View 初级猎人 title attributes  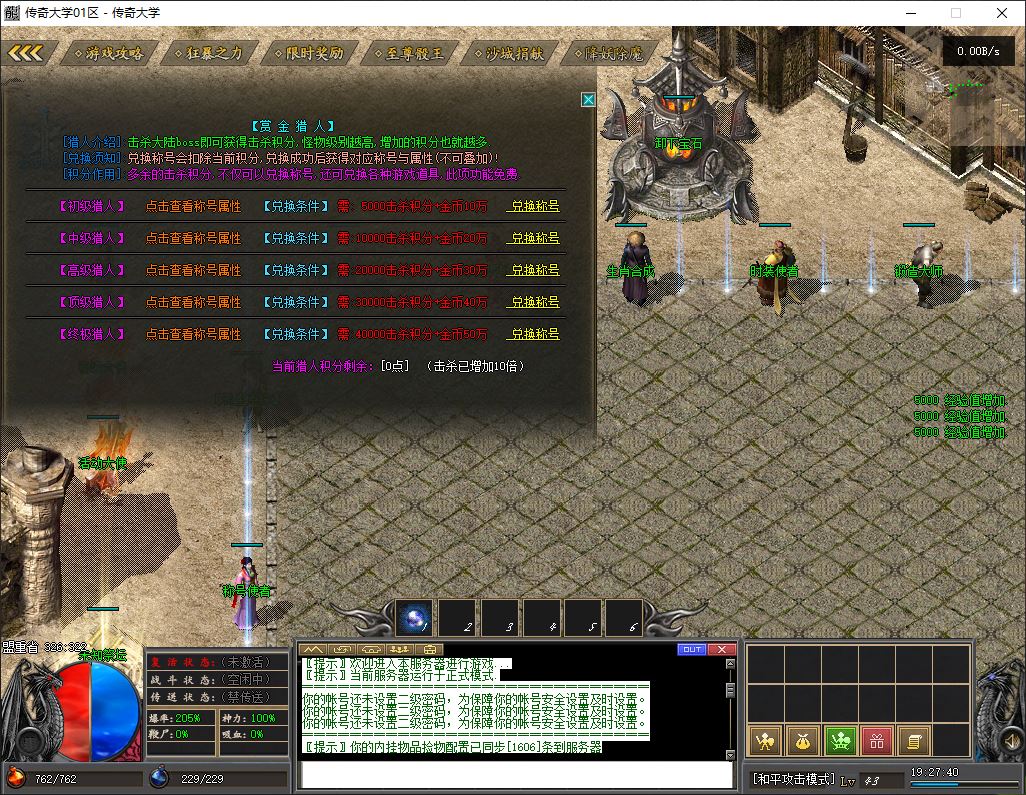click(193, 207)
